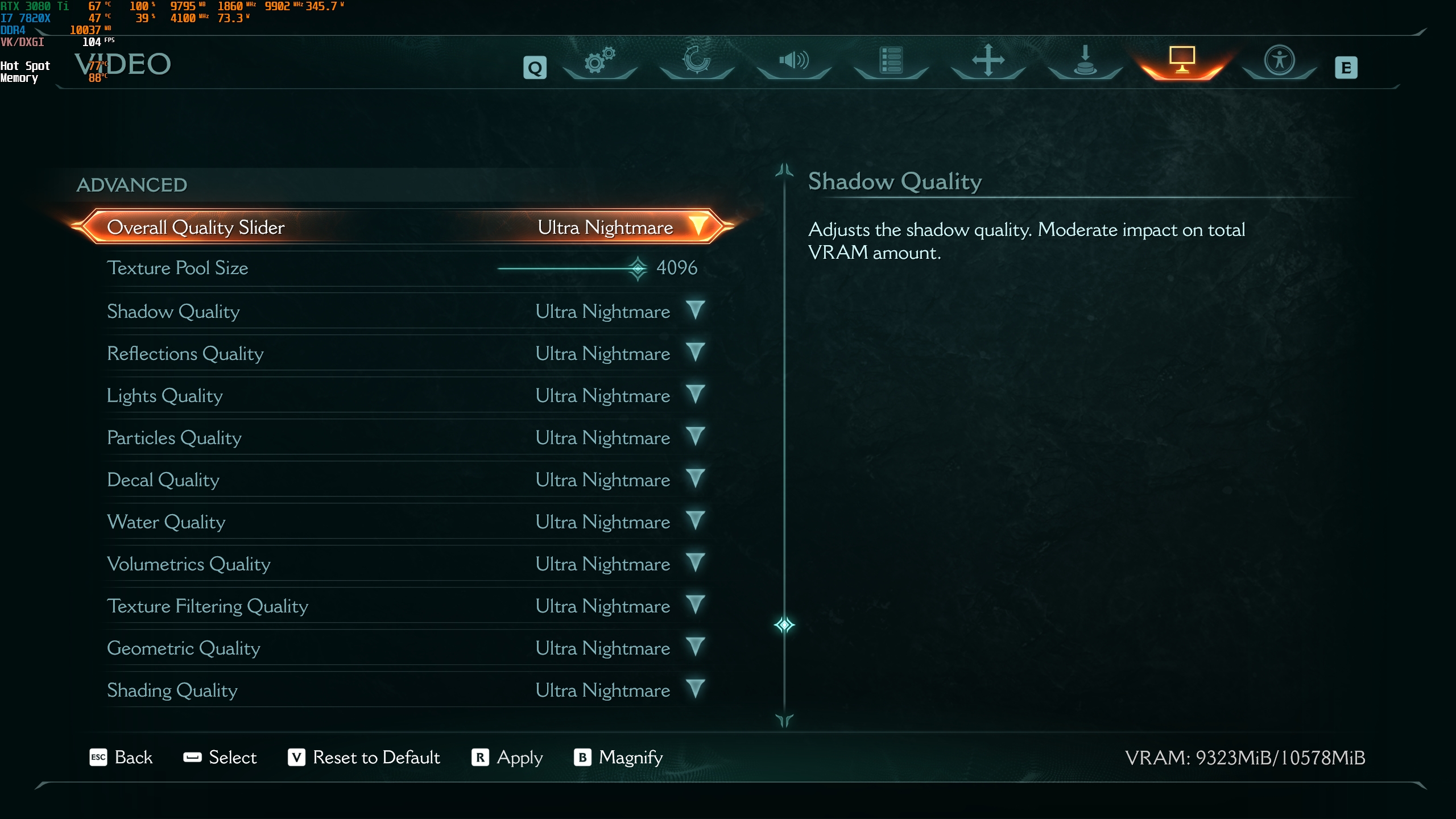
Task: Open the audio speaker tab
Action: [x=794, y=60]
